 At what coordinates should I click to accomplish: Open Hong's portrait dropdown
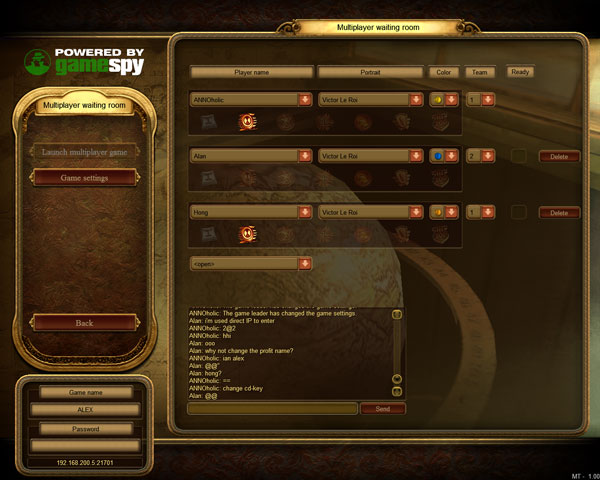tap(415, 212)
